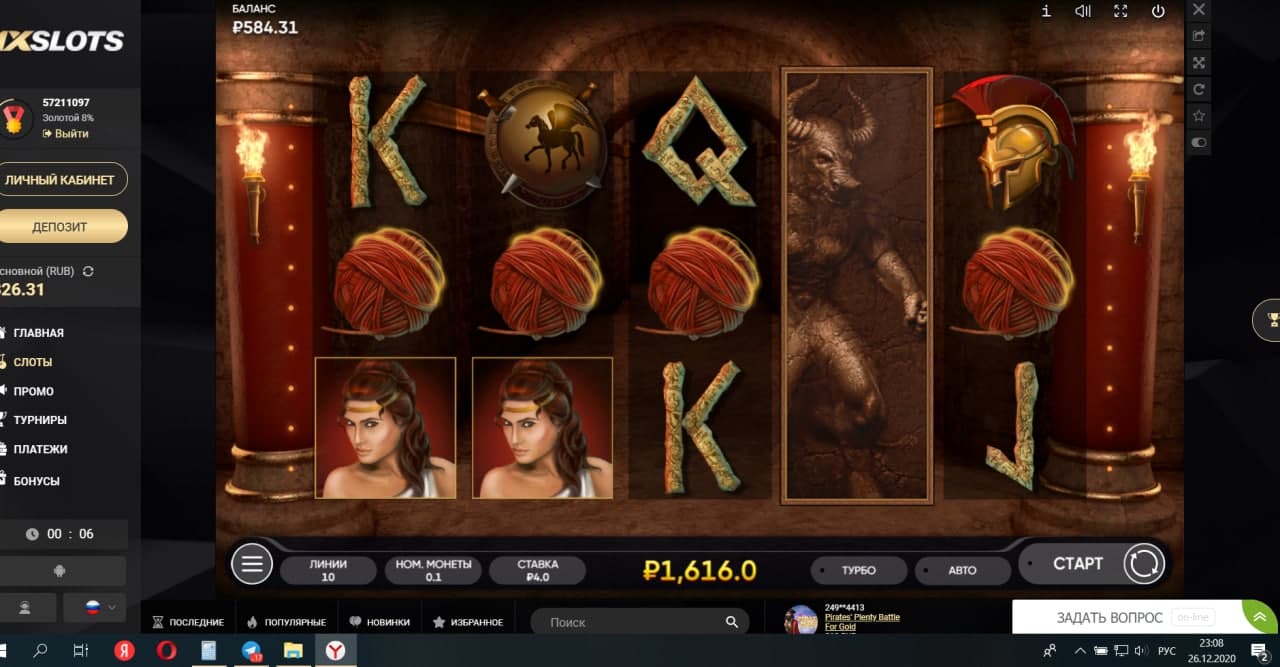Toggle the ТУРБО turbo mode
Viewport: 1280px width, 667px height.
(858, 571)
